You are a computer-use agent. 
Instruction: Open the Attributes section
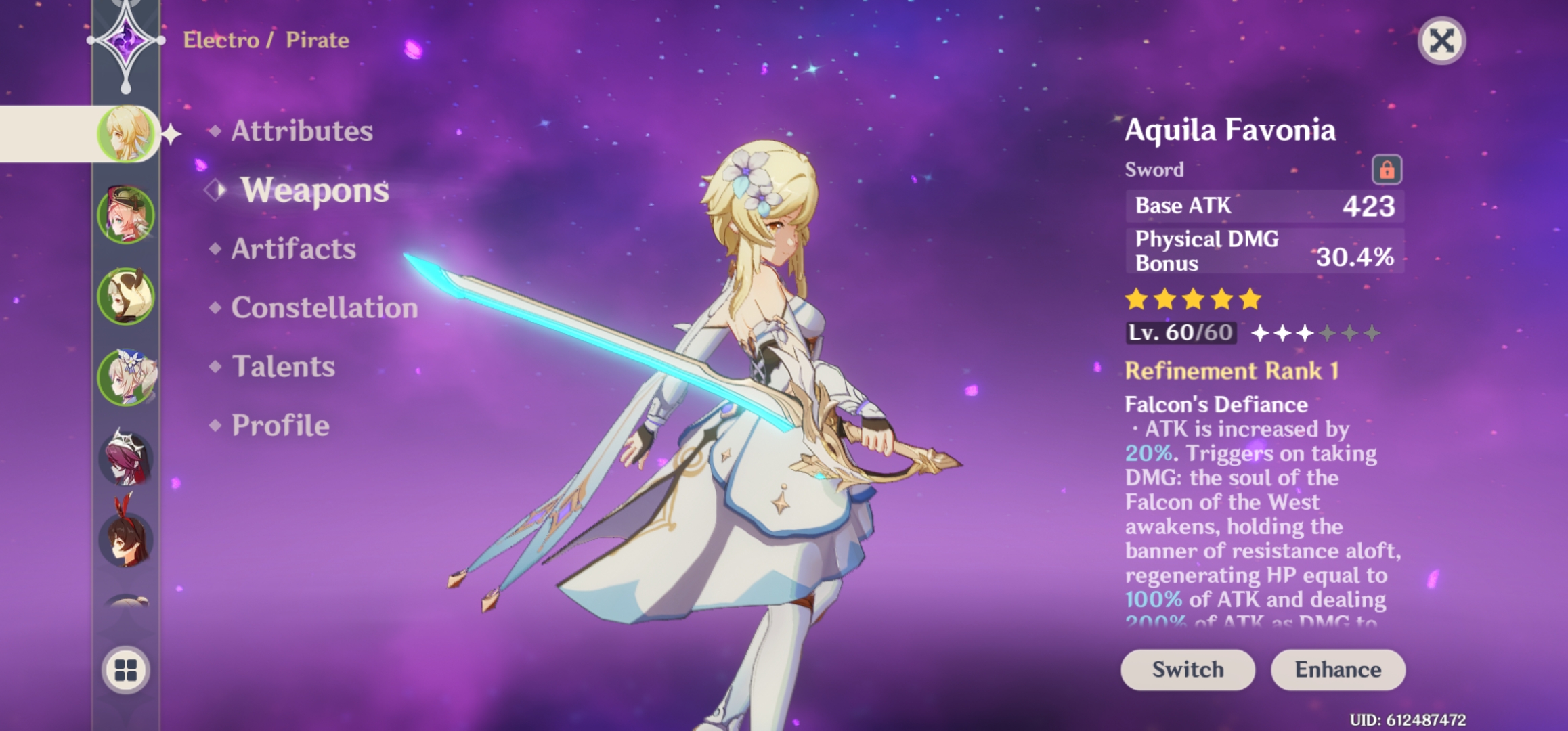click(301, 132)
